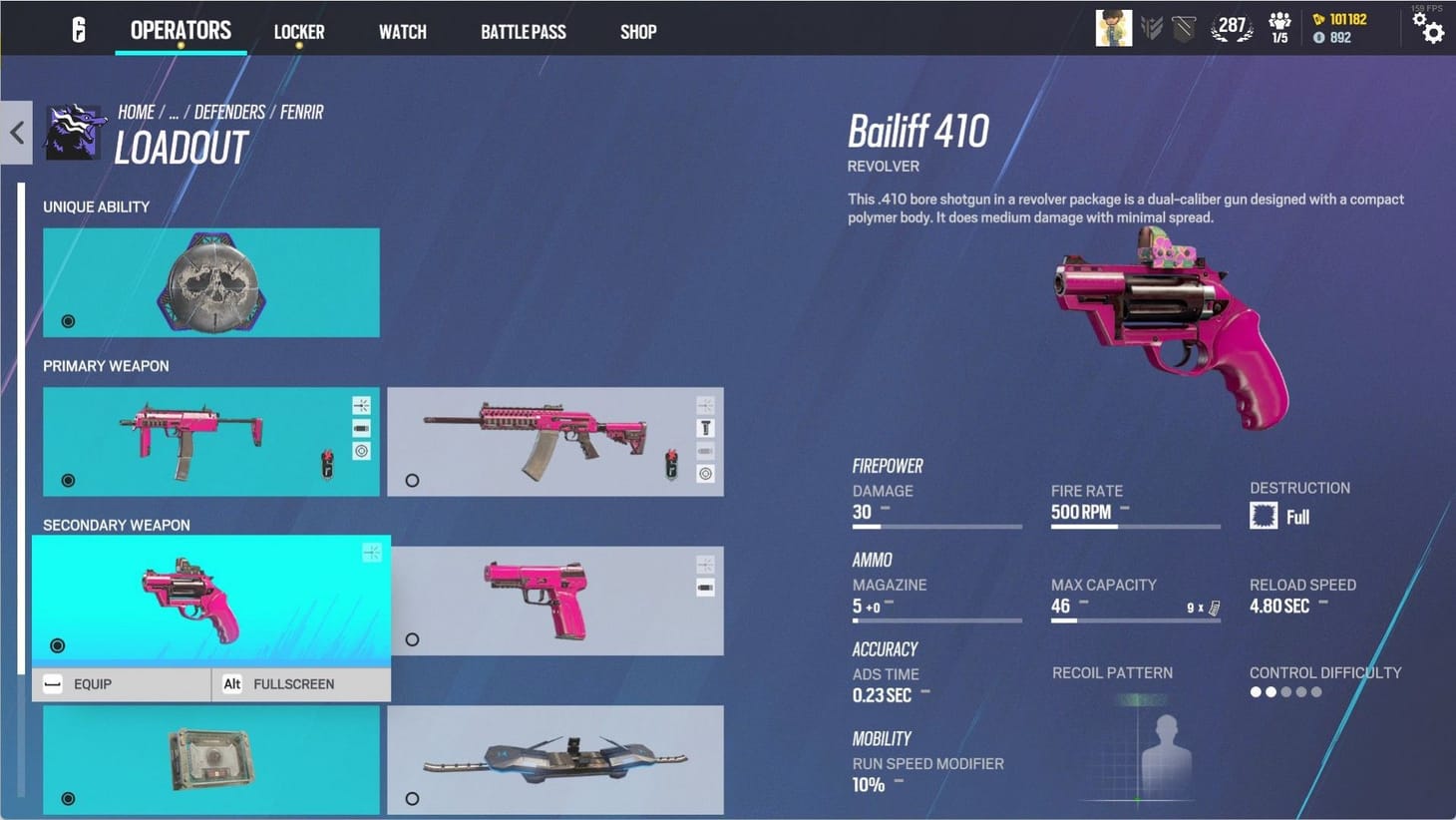Collapse back using the left arrow chevron
The image size is (1456, 820).
pos(16,132)
